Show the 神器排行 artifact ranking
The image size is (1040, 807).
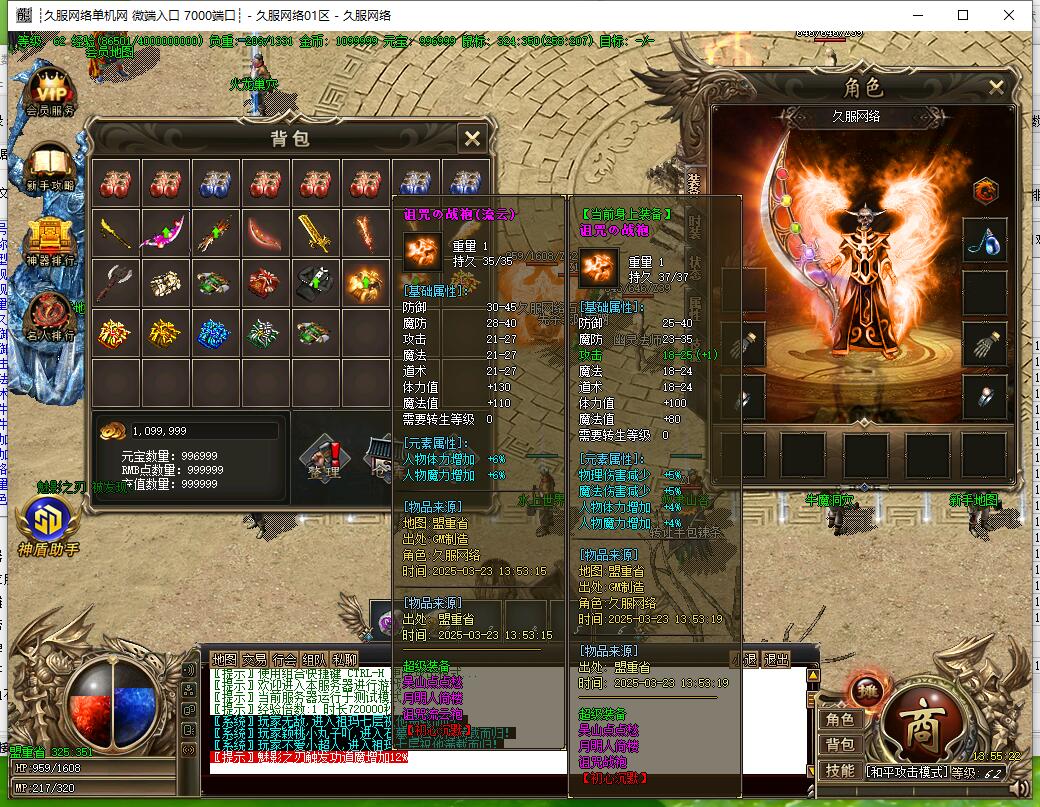click(50, 245)
